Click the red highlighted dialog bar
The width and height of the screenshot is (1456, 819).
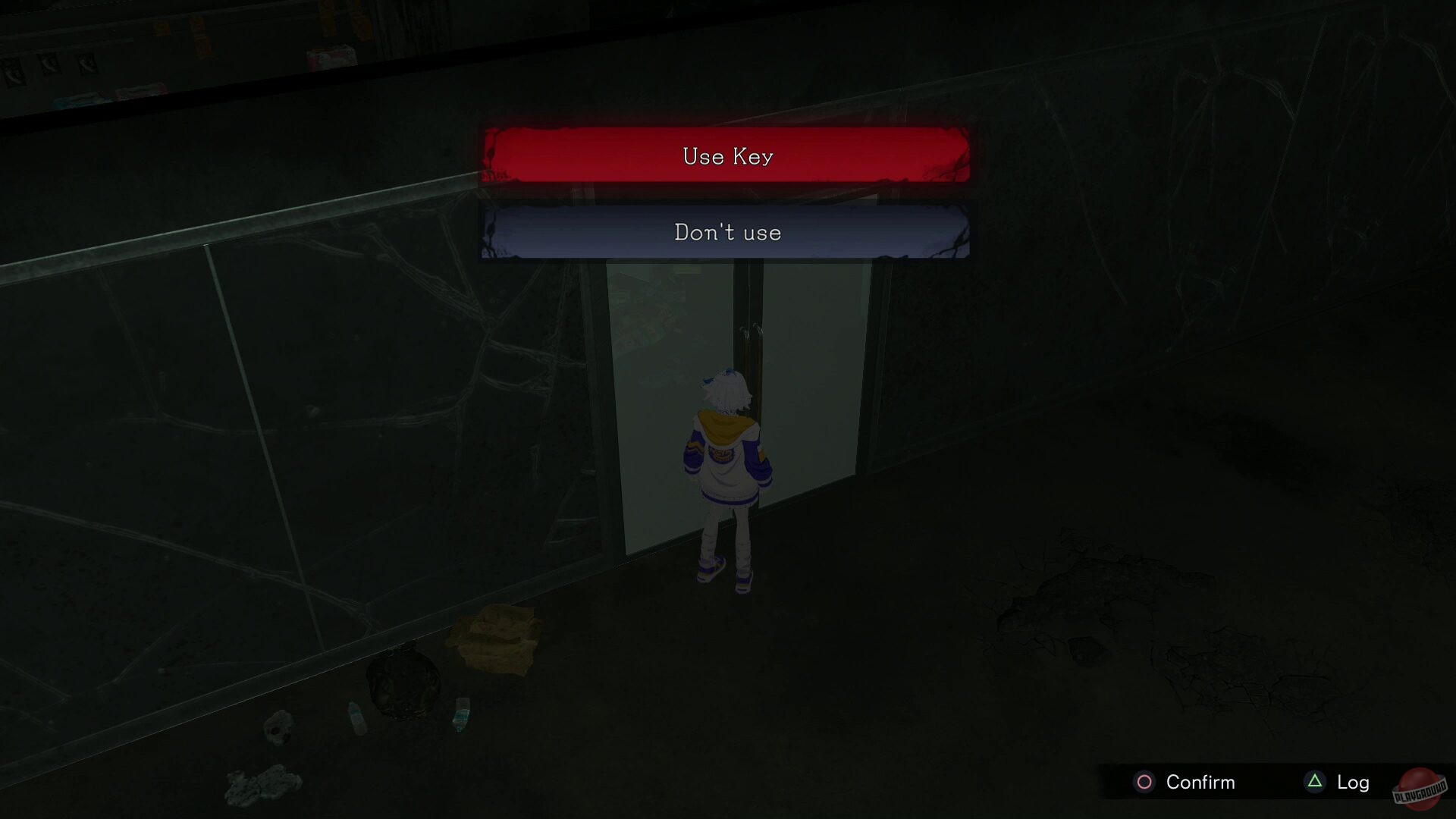726,156
